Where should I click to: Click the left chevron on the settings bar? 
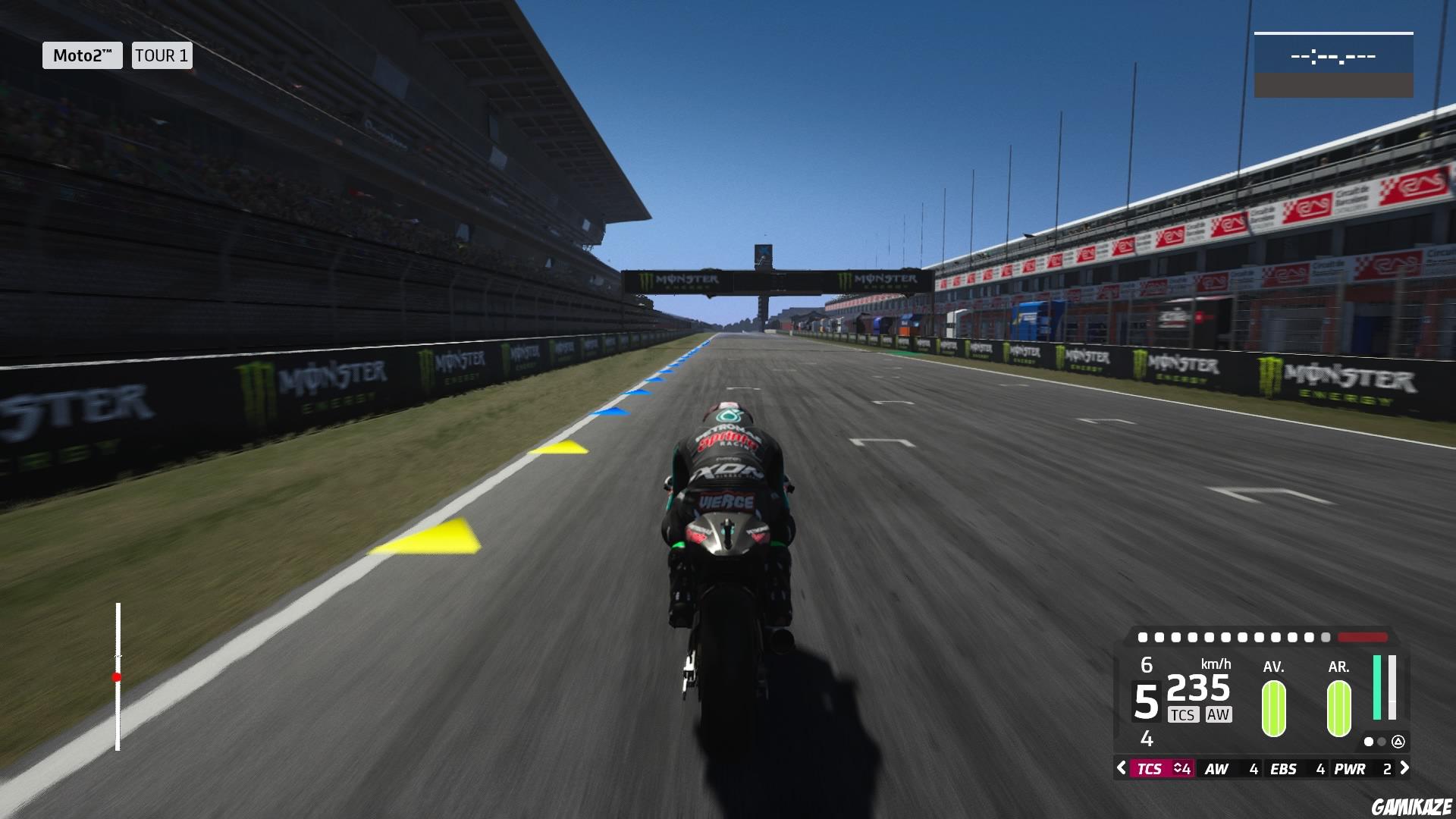pos(1121,768)
